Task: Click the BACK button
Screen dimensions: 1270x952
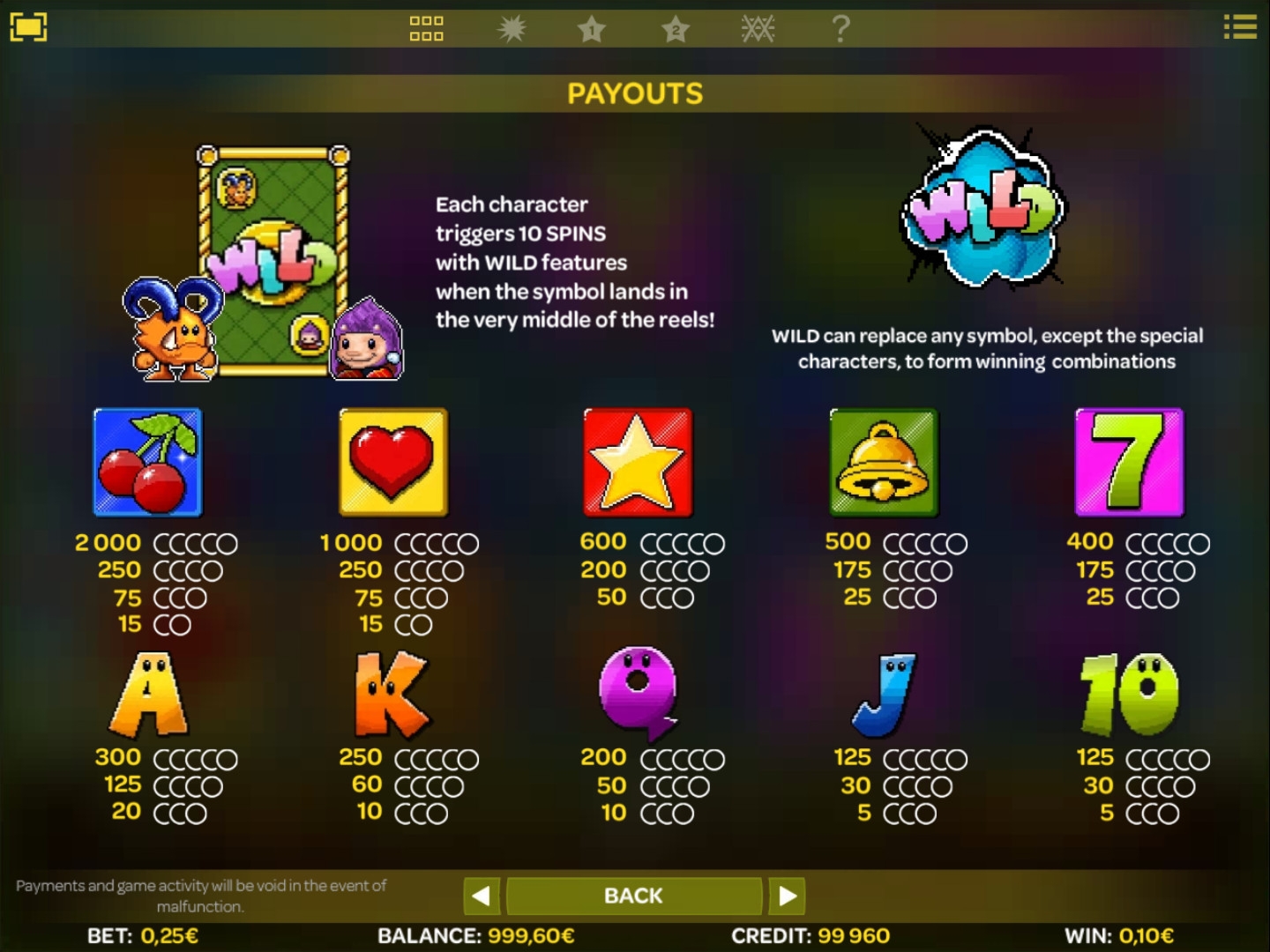Action: [x=633, y=896]
